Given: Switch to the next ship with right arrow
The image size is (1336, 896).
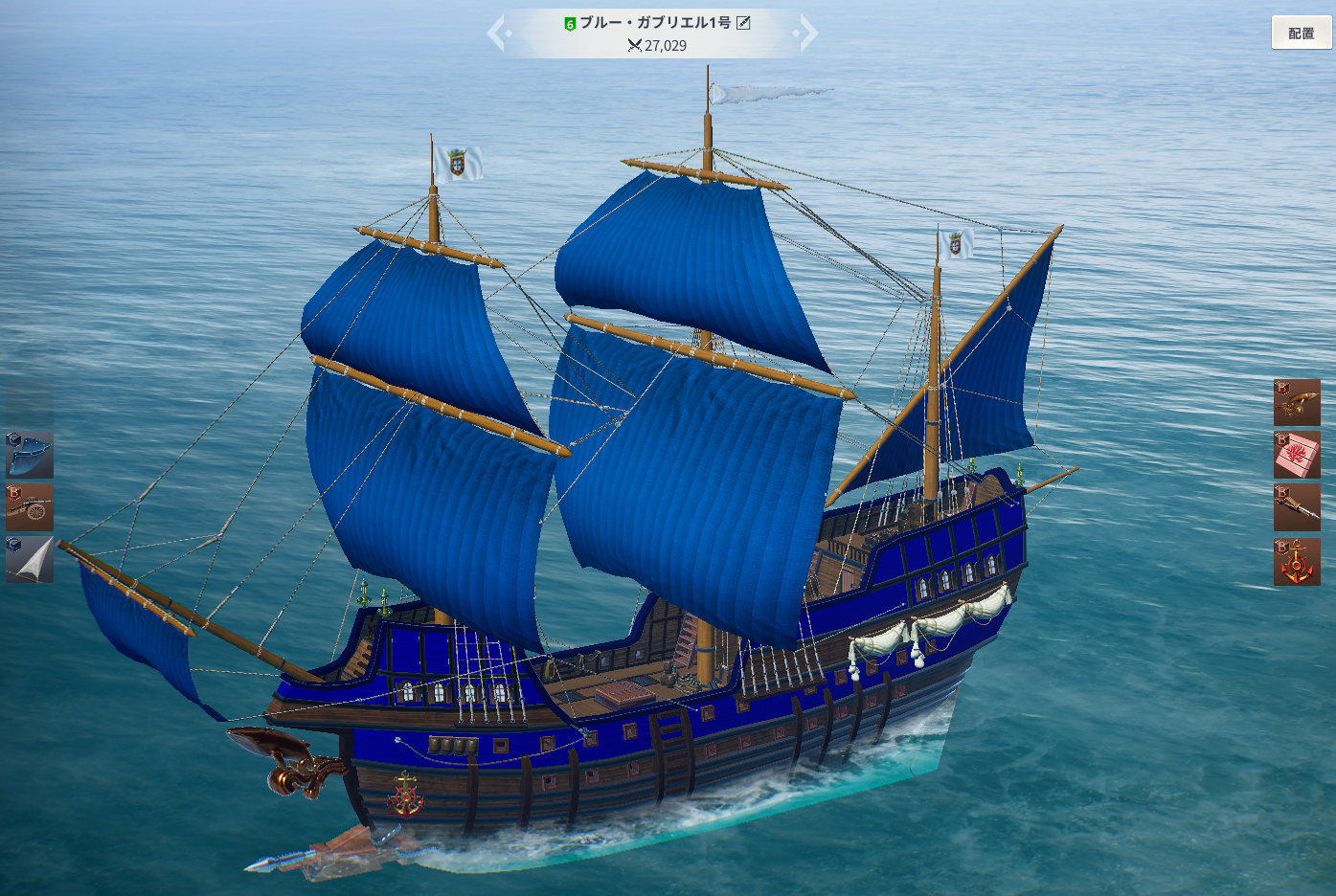Looking at the screenshot, I should tap(807, 34).
